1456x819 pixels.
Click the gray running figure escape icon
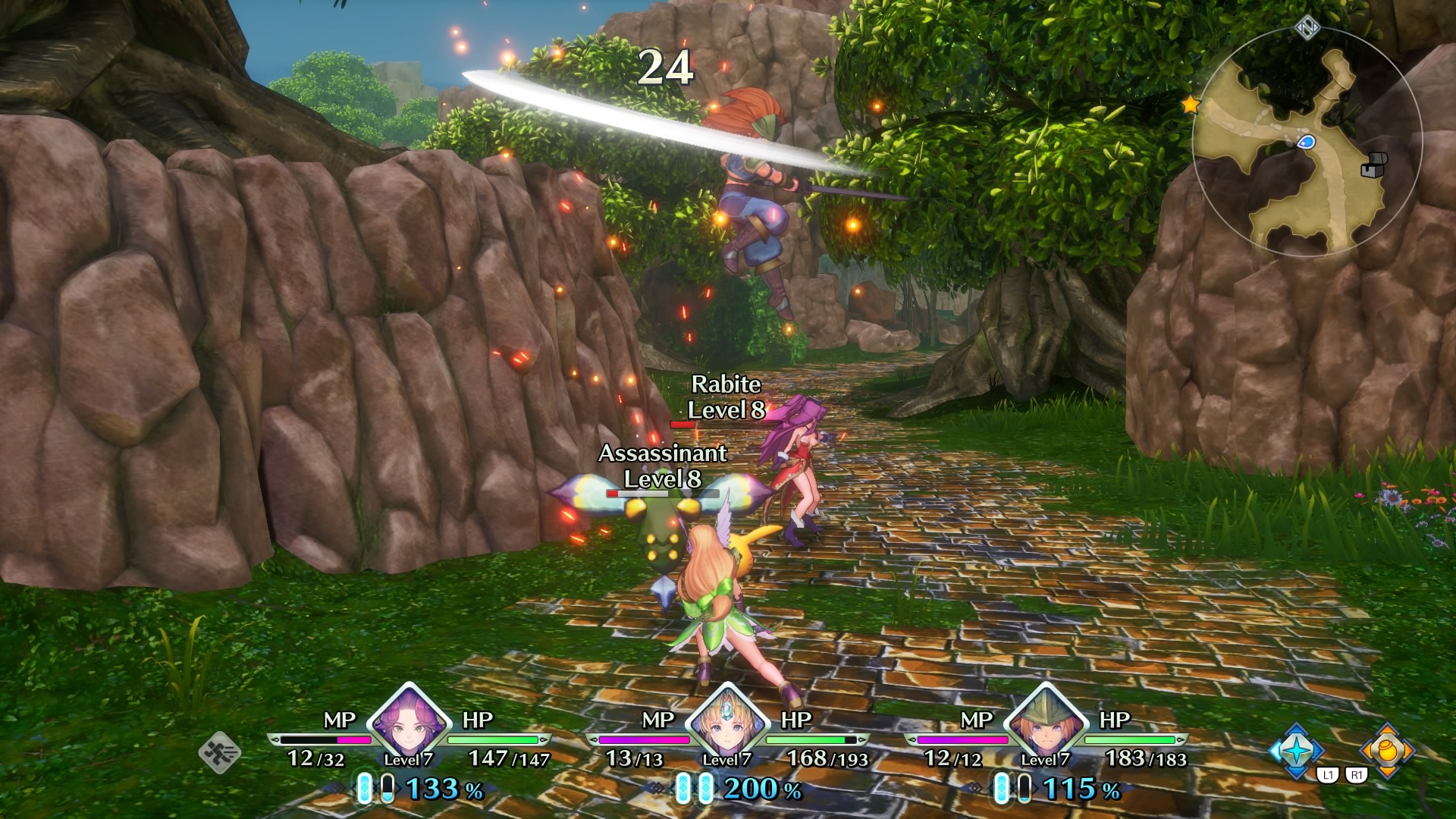[x=220, y=752]
